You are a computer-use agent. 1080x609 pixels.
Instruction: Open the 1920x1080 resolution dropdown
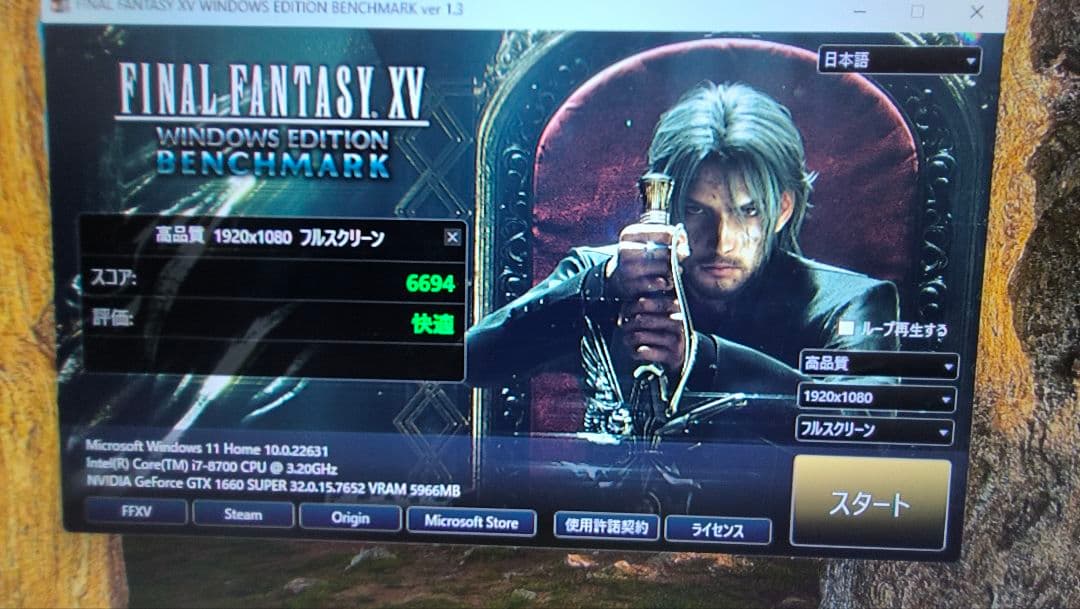(876, 398)
